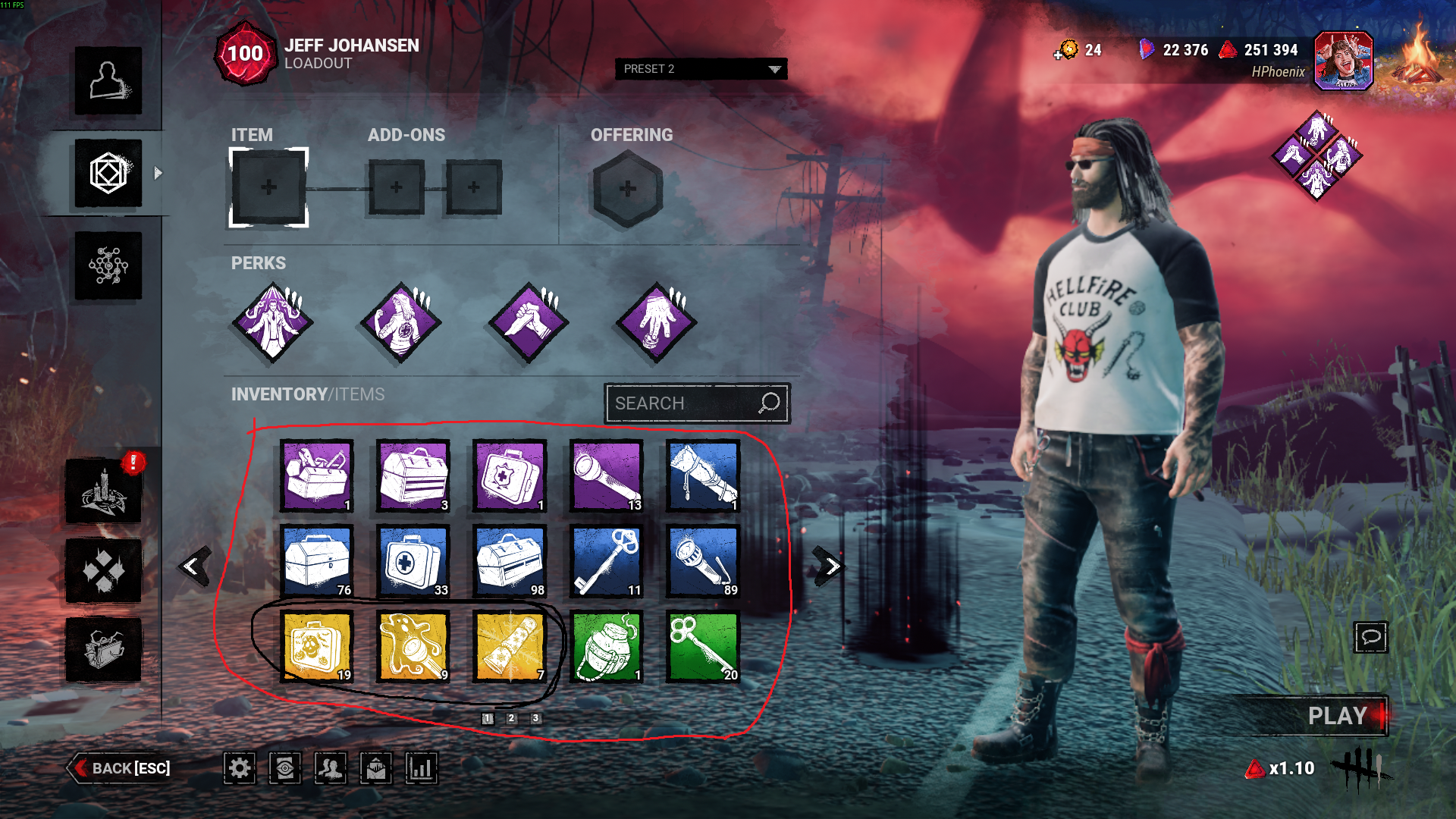The image size is (1456, 819).
Task: Open the statistics bar chart icon
Action: coord(422,768)
